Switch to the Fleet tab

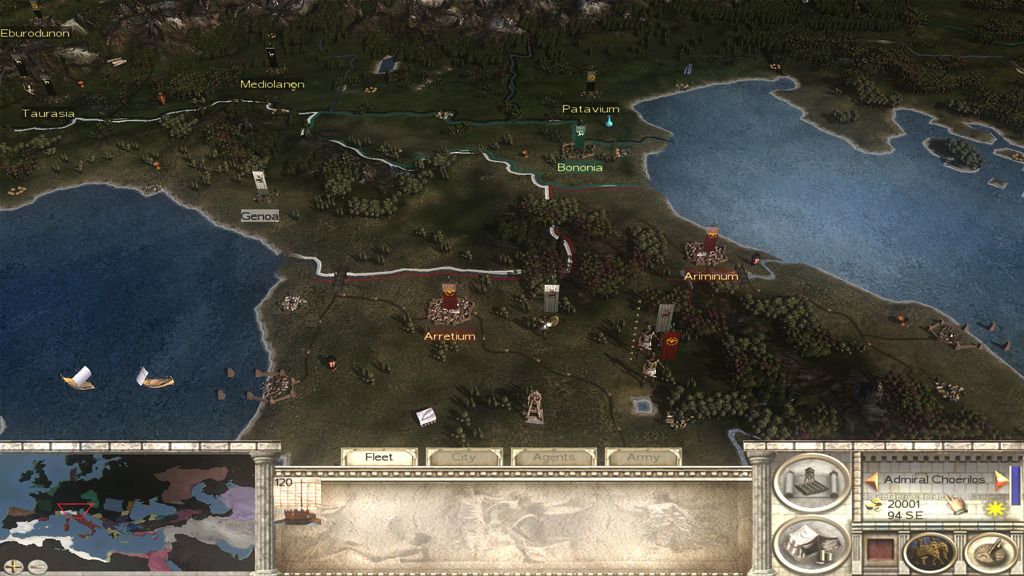379,457
